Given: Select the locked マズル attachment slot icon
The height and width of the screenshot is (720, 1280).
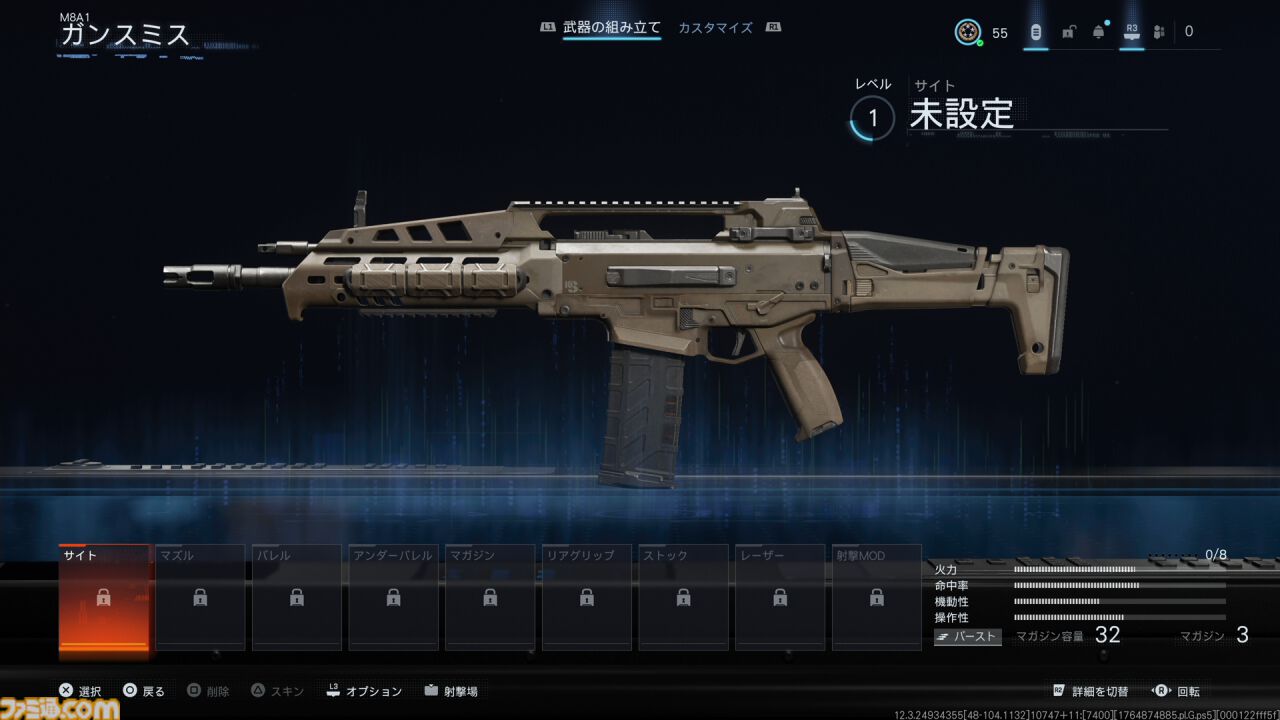Looking at the screenshot, I should 200,598.
